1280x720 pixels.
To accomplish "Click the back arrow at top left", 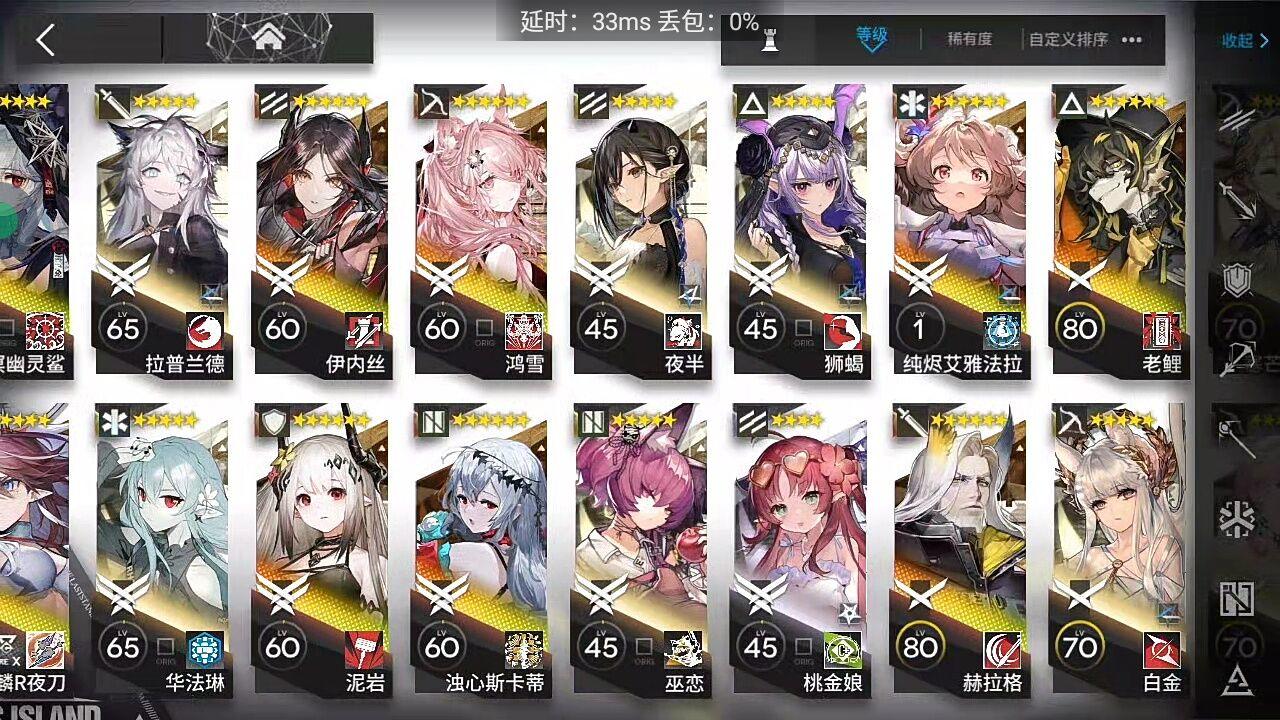I will coord(44,40).
